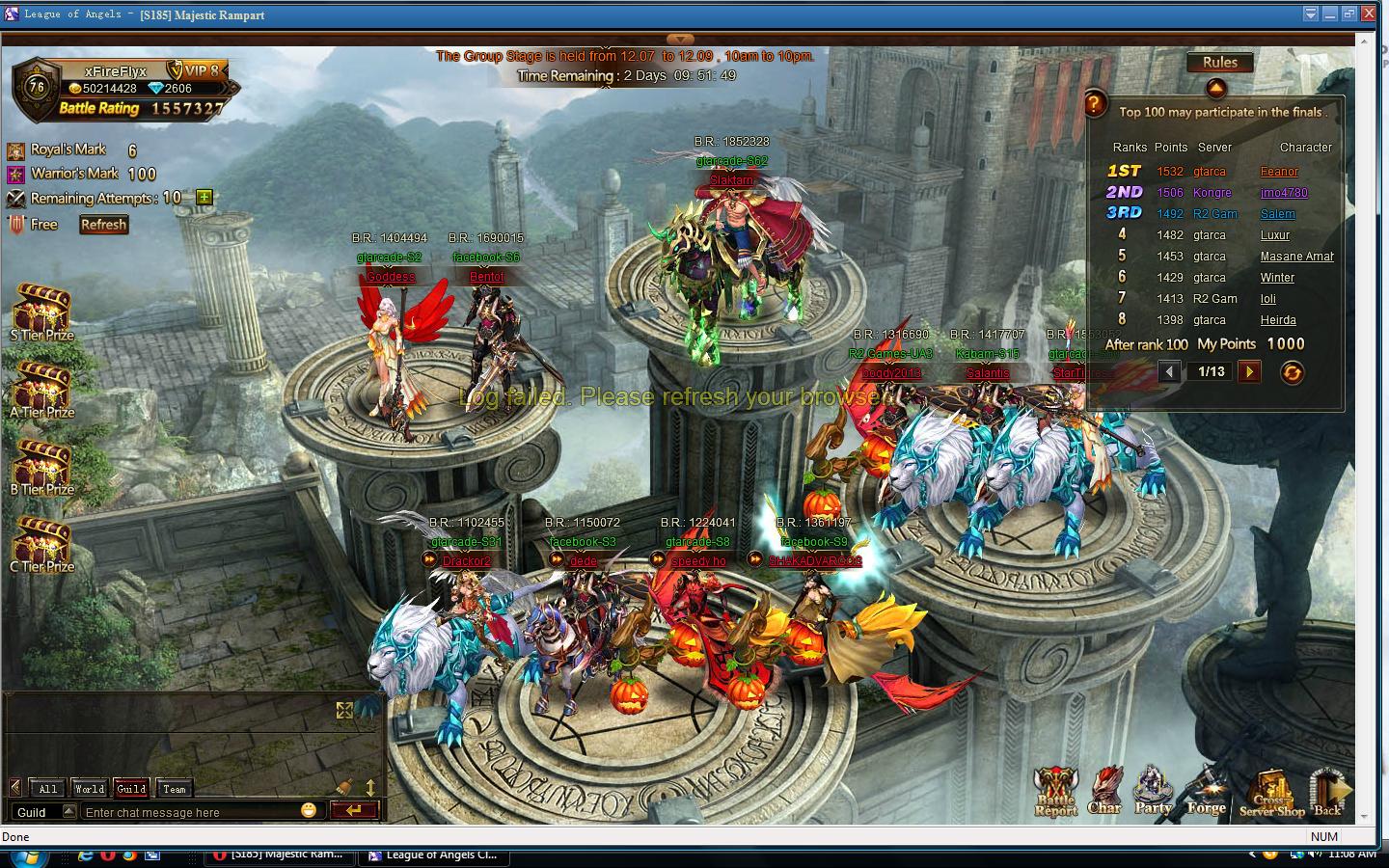Go to next ranking page
The height and width of the screenshot is (868, 1389).
coord(1249,371)
